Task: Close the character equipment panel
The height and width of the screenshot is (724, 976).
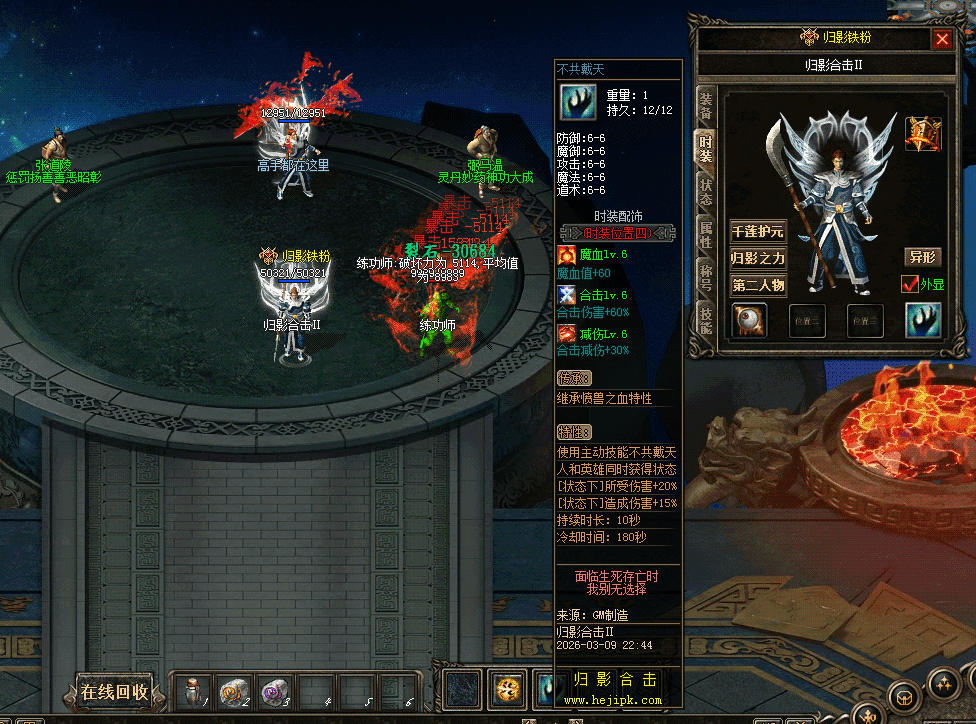Action: pyautogui.click(x=941, y=39)
